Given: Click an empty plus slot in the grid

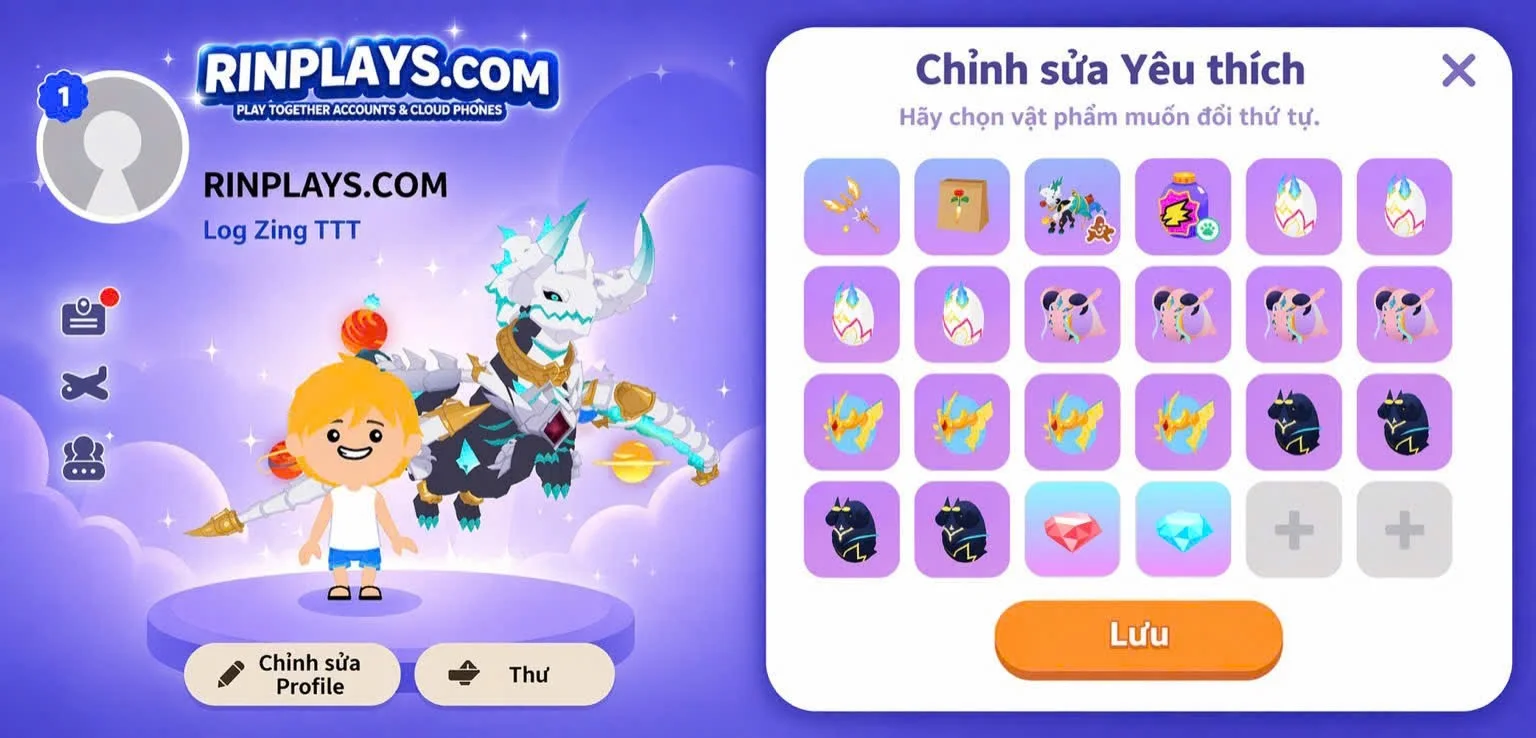Looking at the screenshot, I should pos(1293,529).
